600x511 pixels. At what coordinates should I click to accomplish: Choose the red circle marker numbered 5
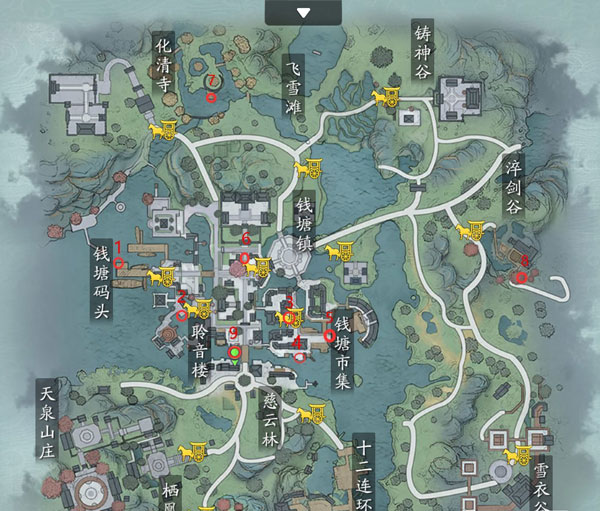pyautogui.click(x=330, y=336)
